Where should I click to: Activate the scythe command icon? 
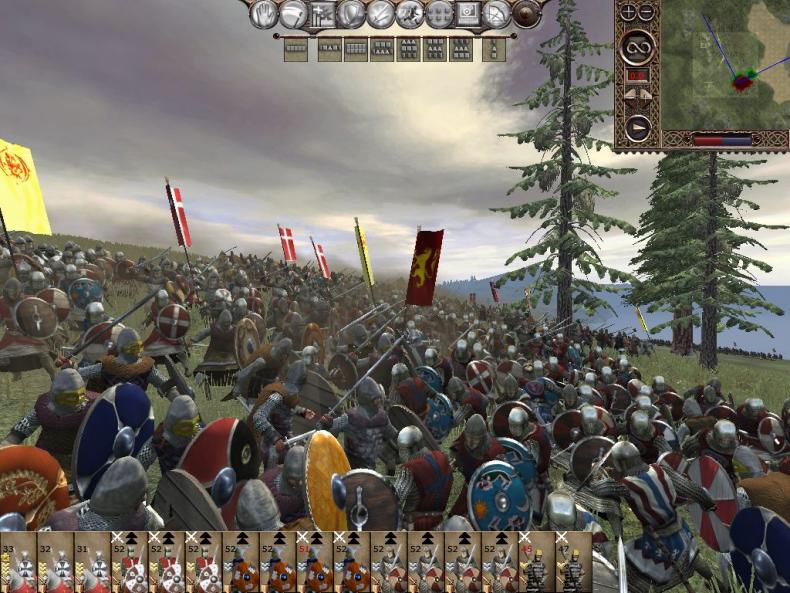293,13
